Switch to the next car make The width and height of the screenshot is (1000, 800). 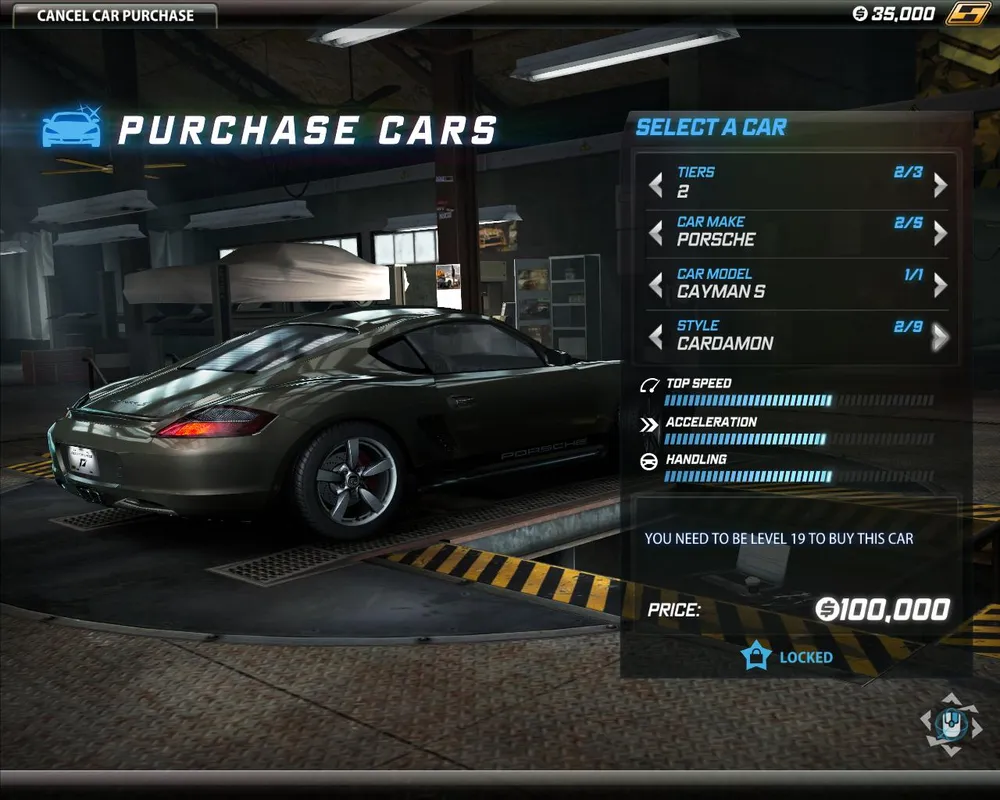[940, 234]
